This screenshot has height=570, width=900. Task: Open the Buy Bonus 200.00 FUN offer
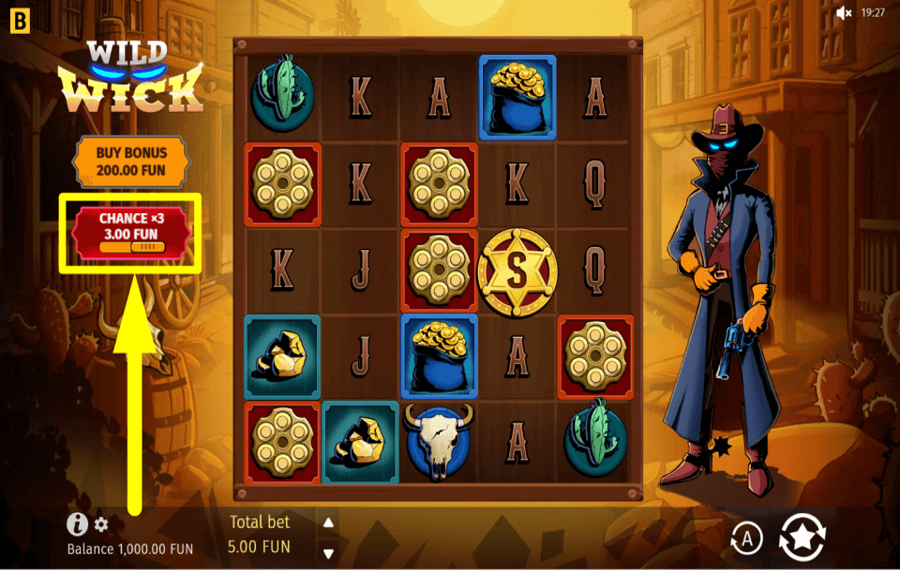coord(131,161)
